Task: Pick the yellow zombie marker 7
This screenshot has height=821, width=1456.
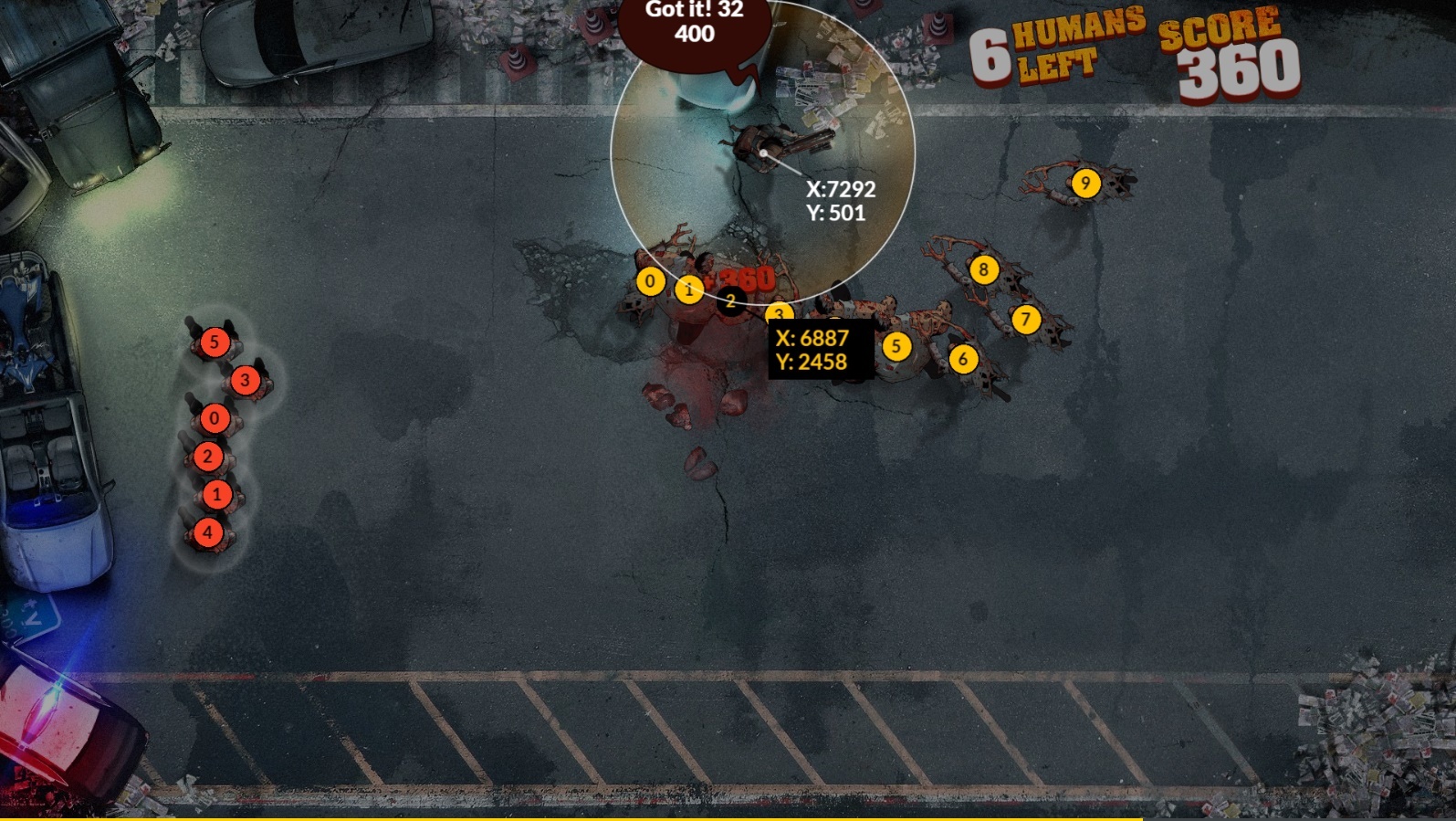Action: point(1026,320)
